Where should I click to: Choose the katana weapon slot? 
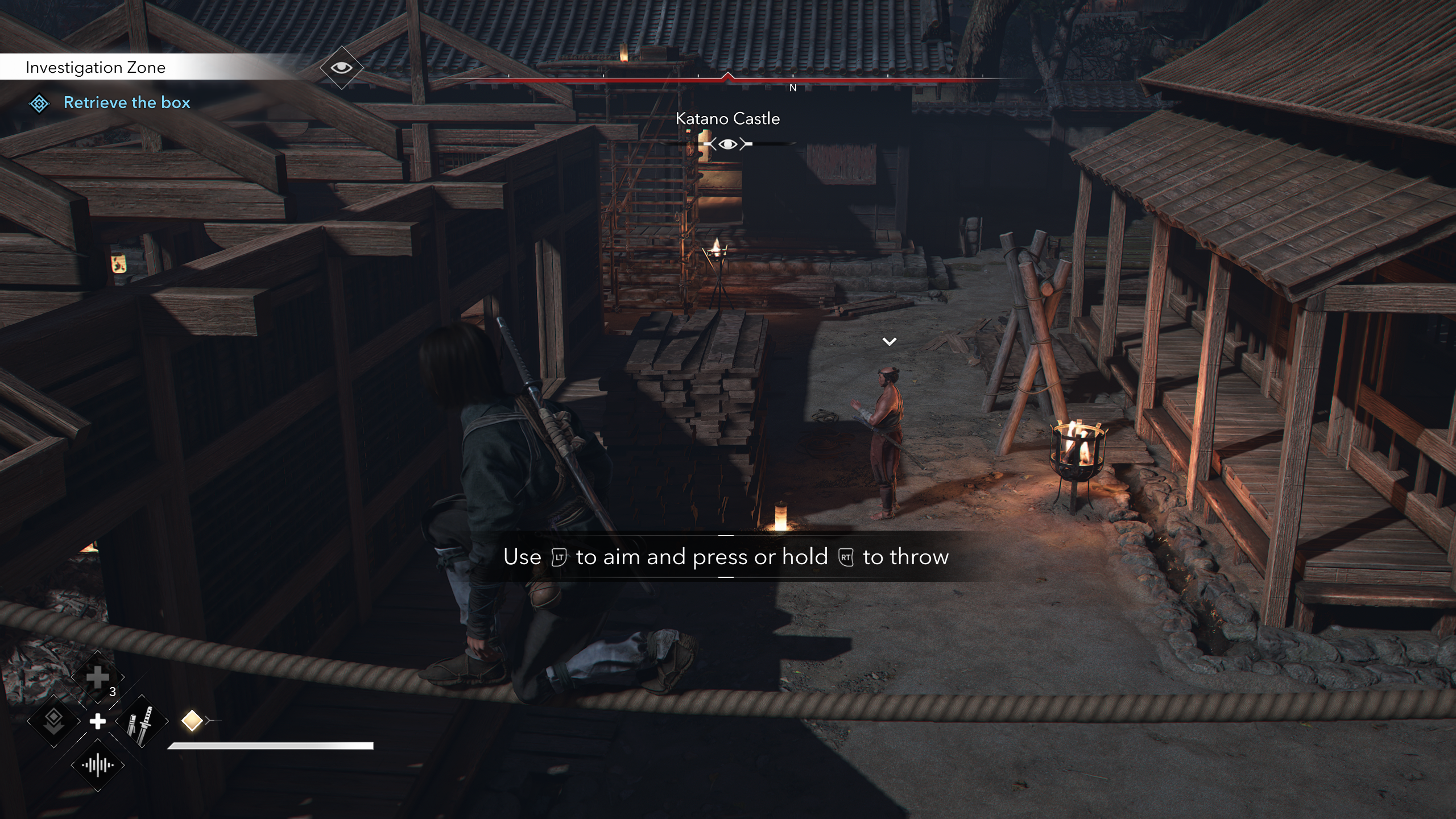pyautogui.click(x=142, y=722)
